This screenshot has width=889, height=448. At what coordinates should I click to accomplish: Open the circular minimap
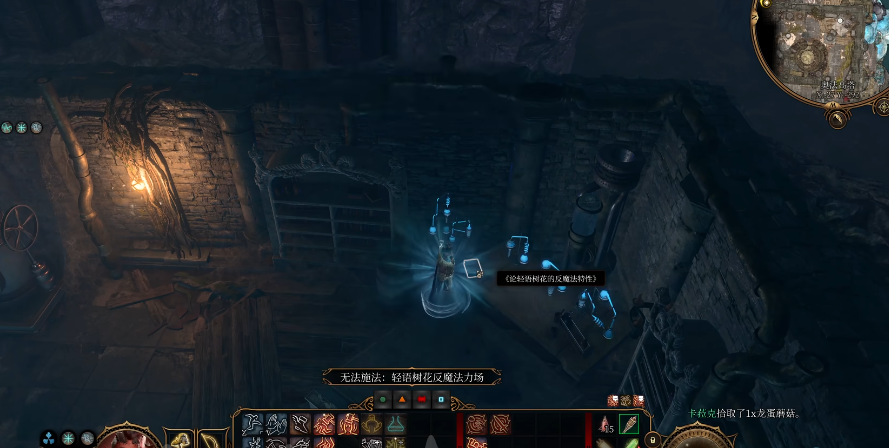click(x=819, y=50)
